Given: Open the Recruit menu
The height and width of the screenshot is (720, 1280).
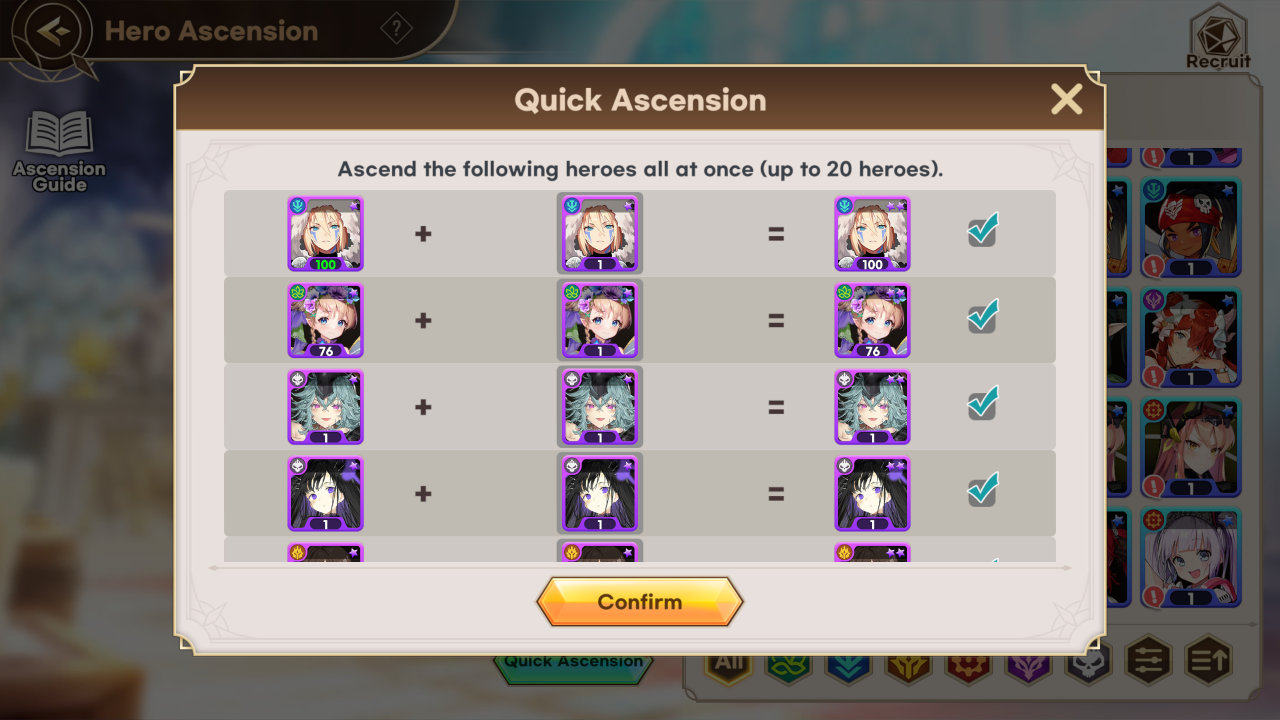Looking at the screenshot, I should point(1218,37).
